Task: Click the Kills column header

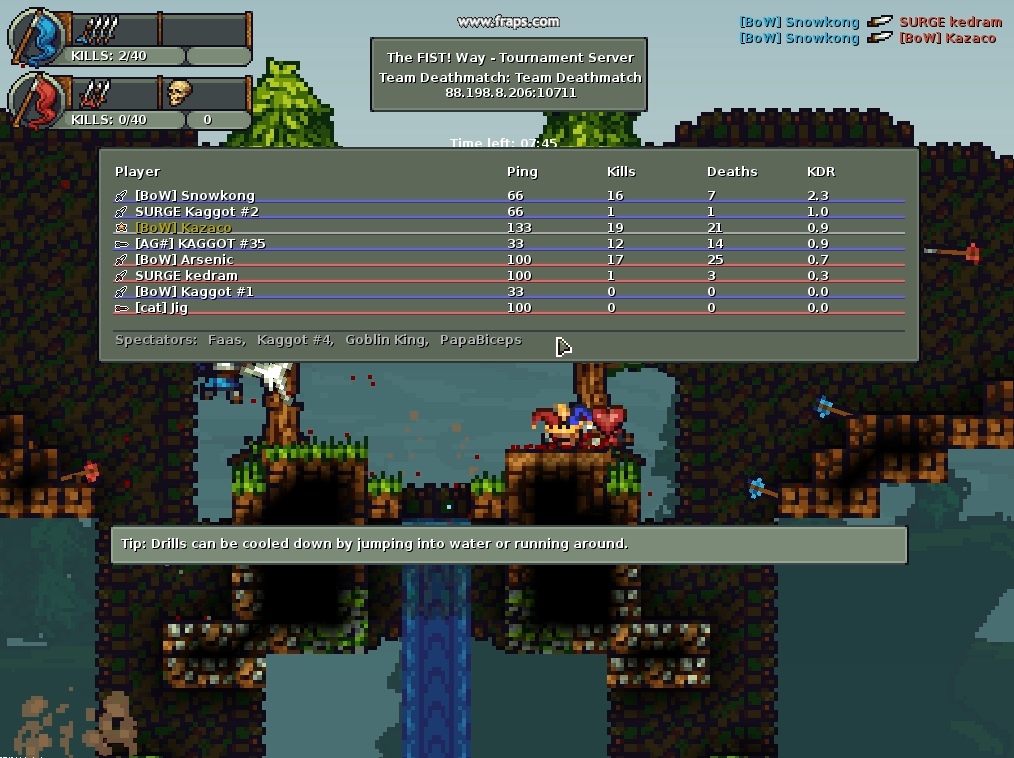Action: pyautogui.click(x=621, y=171)
